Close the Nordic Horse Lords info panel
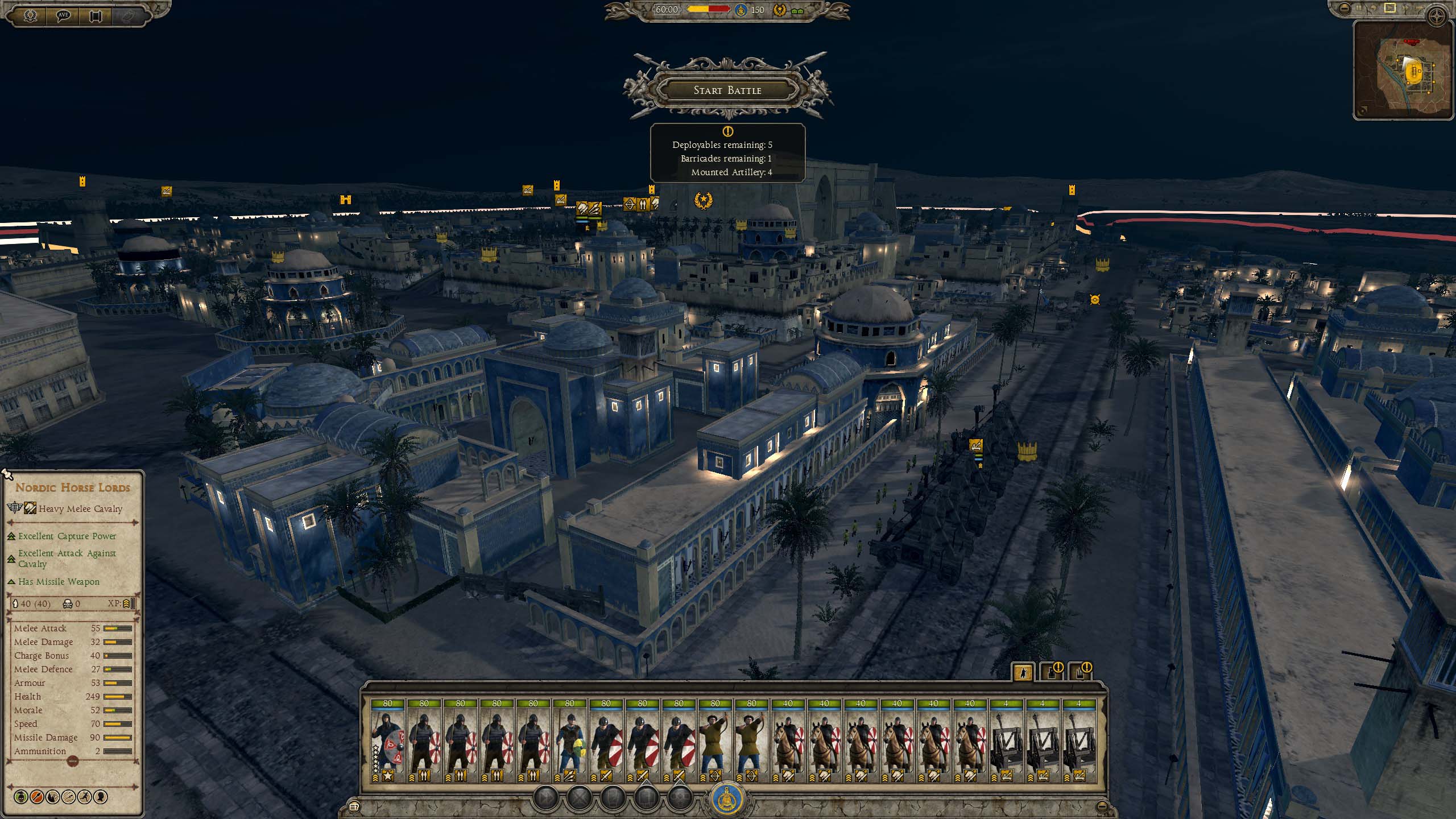The height and width of the screenshot is (819, 1456). tap(7, 474)
